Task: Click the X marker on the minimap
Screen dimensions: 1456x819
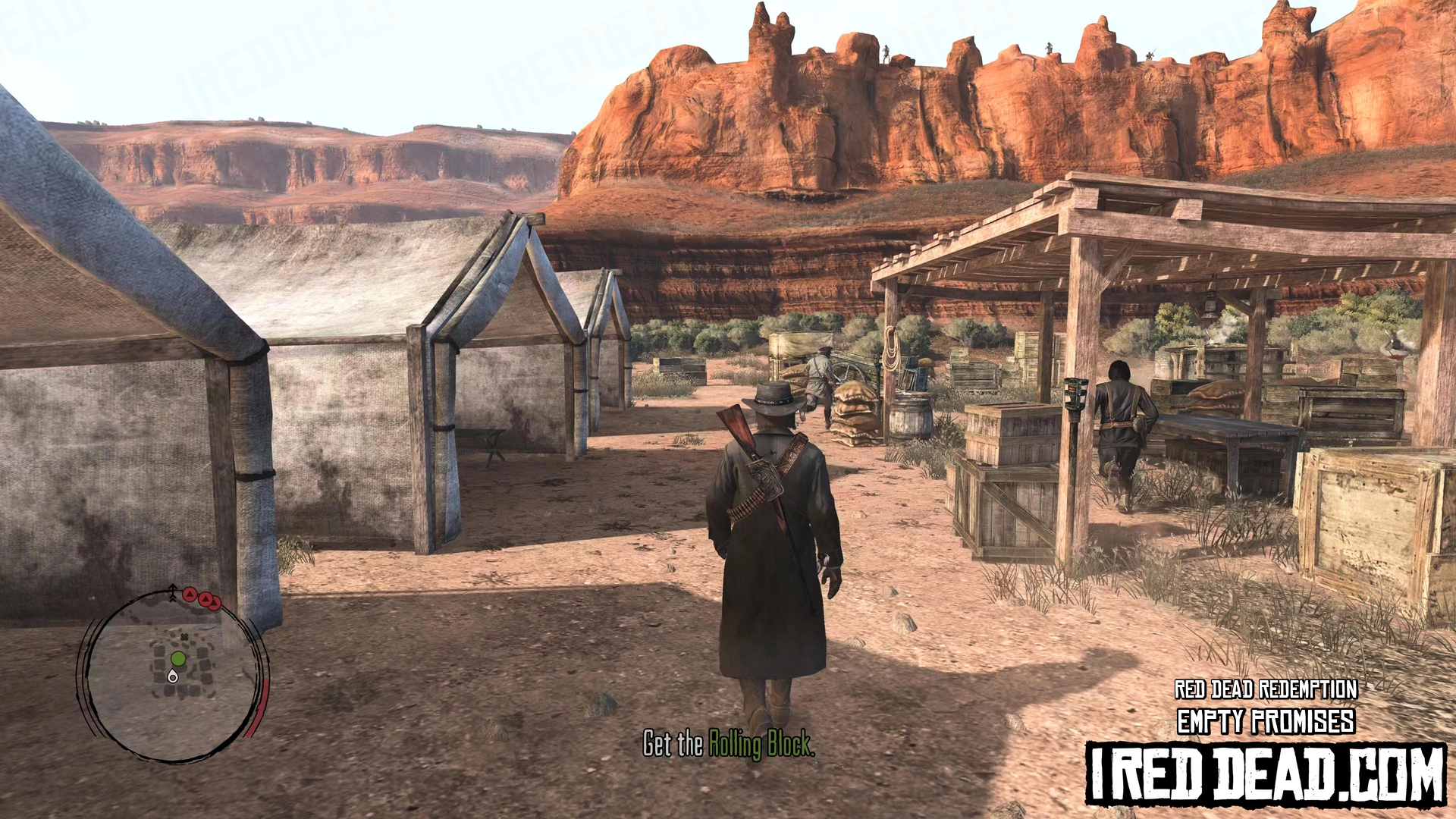Action: (x=184, y=637)
